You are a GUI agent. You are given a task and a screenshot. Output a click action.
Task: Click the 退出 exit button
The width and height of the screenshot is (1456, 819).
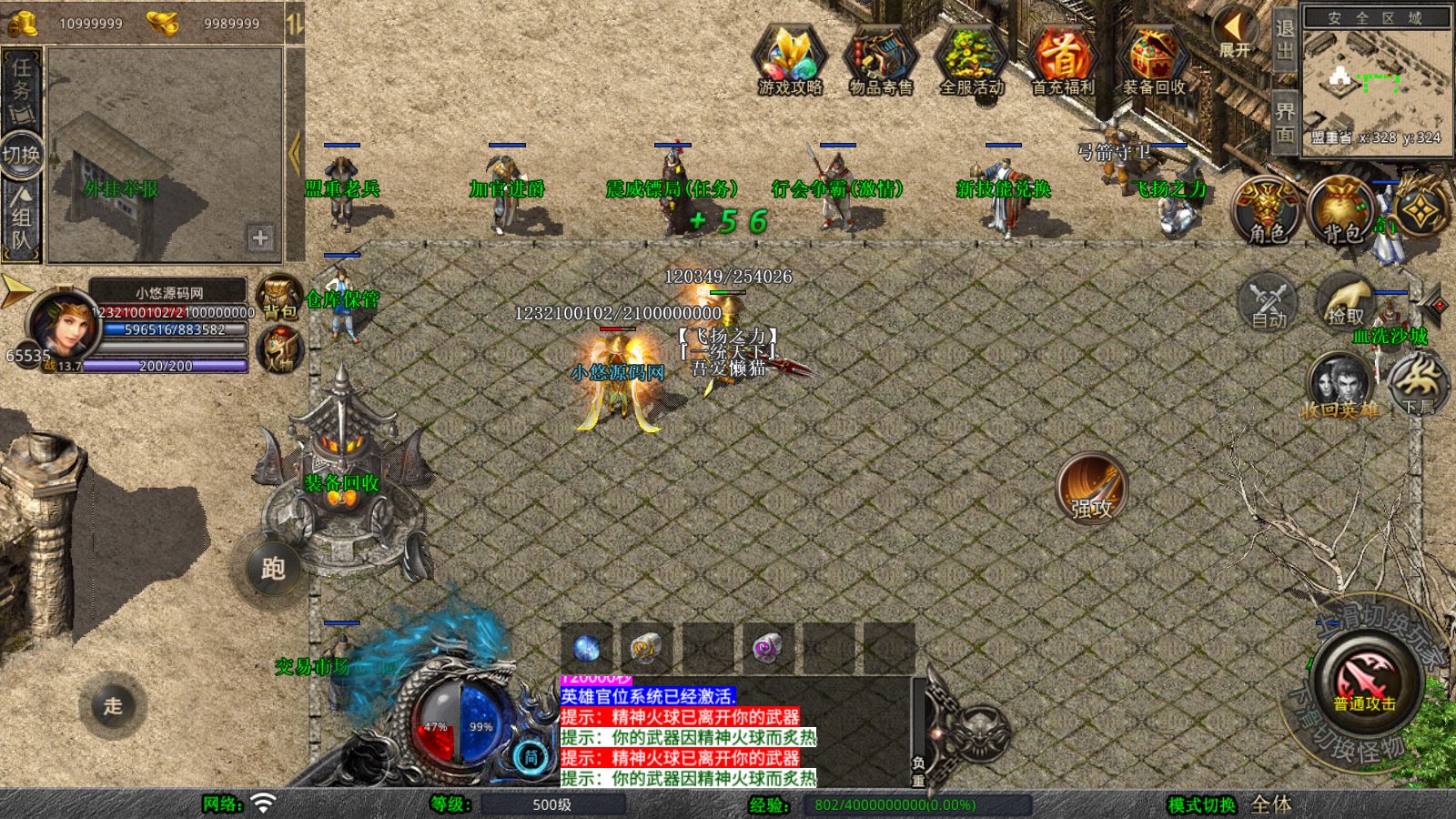coord(1284,38)
